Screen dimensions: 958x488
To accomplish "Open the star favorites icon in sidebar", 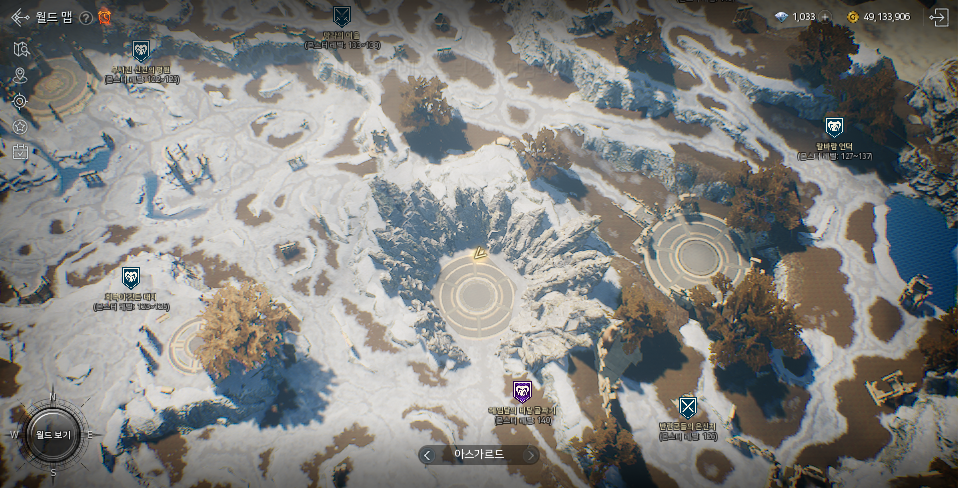I will (x=21, y=127).
